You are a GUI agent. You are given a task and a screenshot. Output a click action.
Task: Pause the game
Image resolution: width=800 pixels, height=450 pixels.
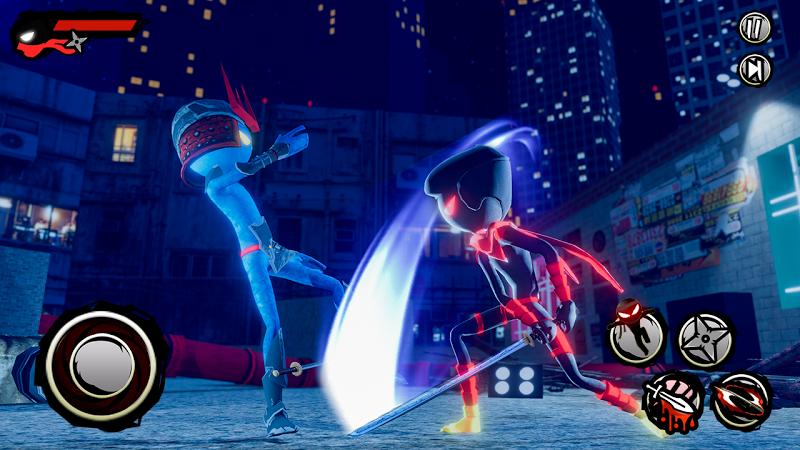pyautogui.click(x=755, y=28)
